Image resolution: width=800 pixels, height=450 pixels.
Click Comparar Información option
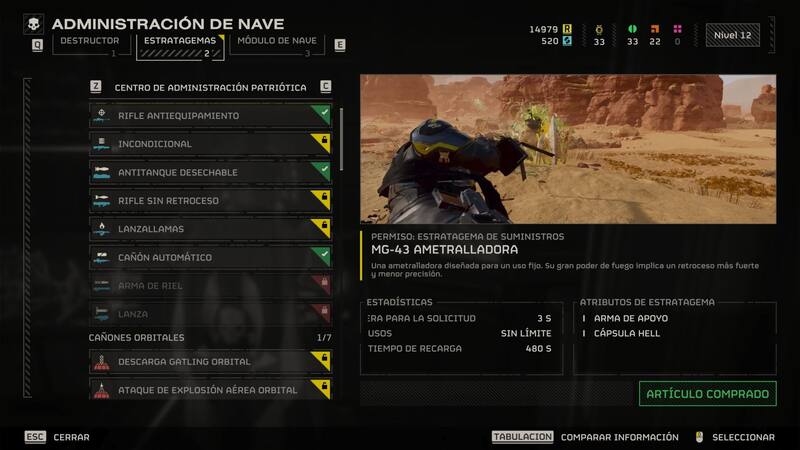pyautogui.click(x=619, y=437)
